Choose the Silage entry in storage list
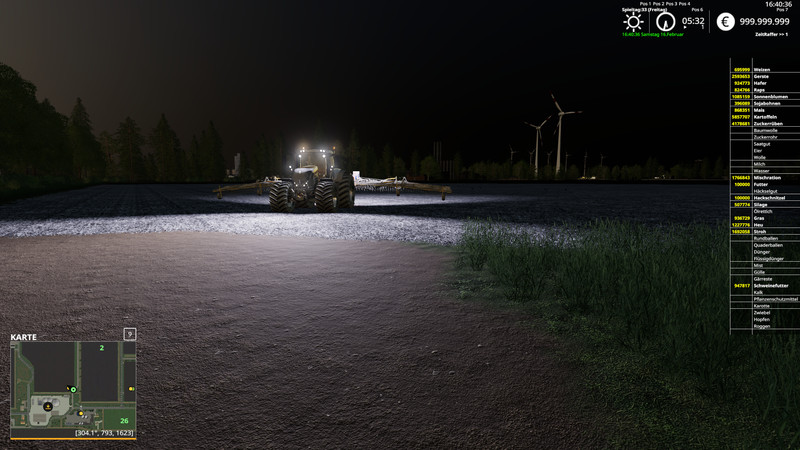Image resolution: width=800 pixels, height=450 pixels. click(762, 204)
